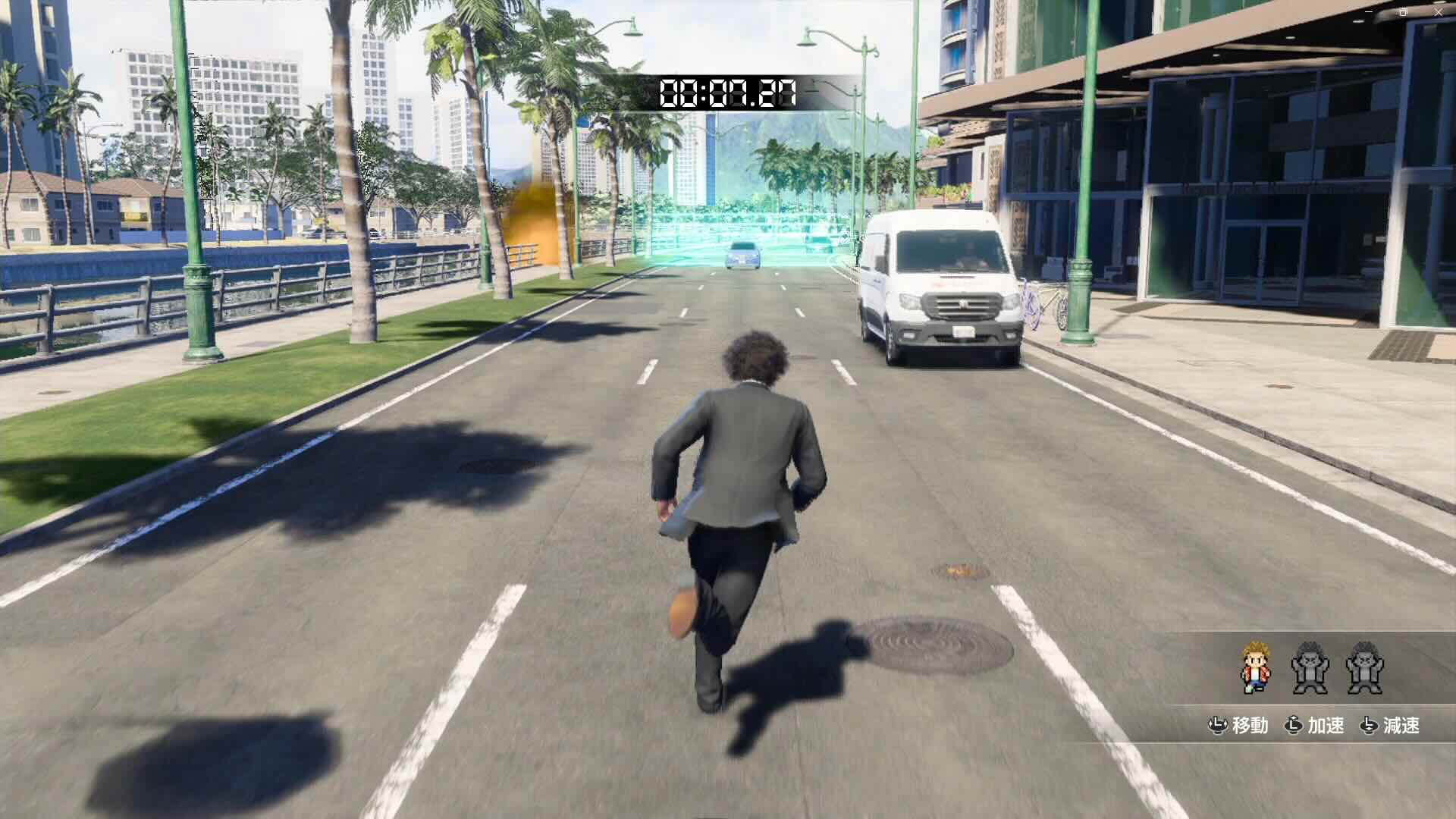Screen dimensions: 1456x819
Task: Click the 減速 decelerate control label
Action: (1403, 726)
